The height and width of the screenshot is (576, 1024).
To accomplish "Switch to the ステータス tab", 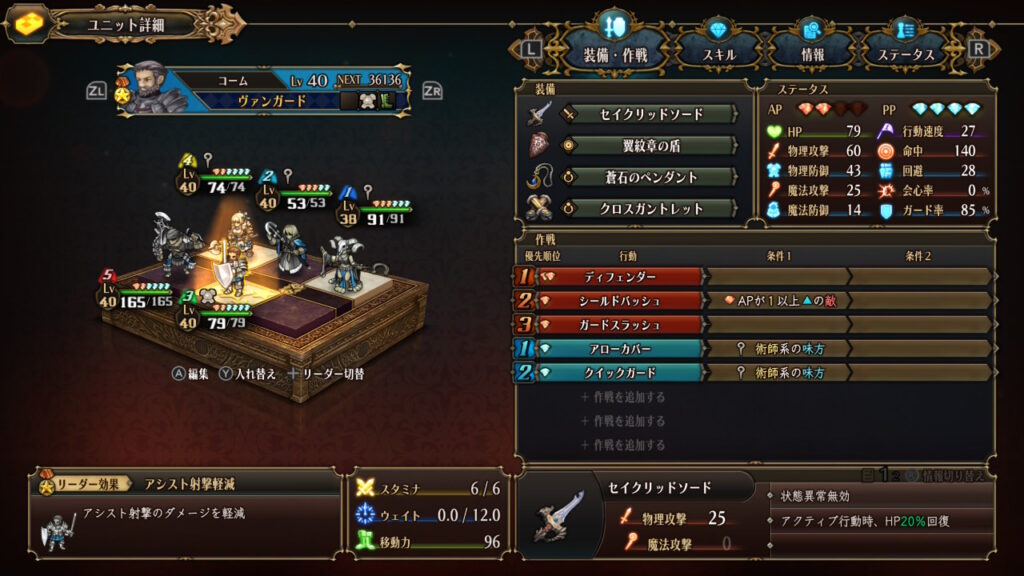I will pyautogui.click(x=912, y=54).
